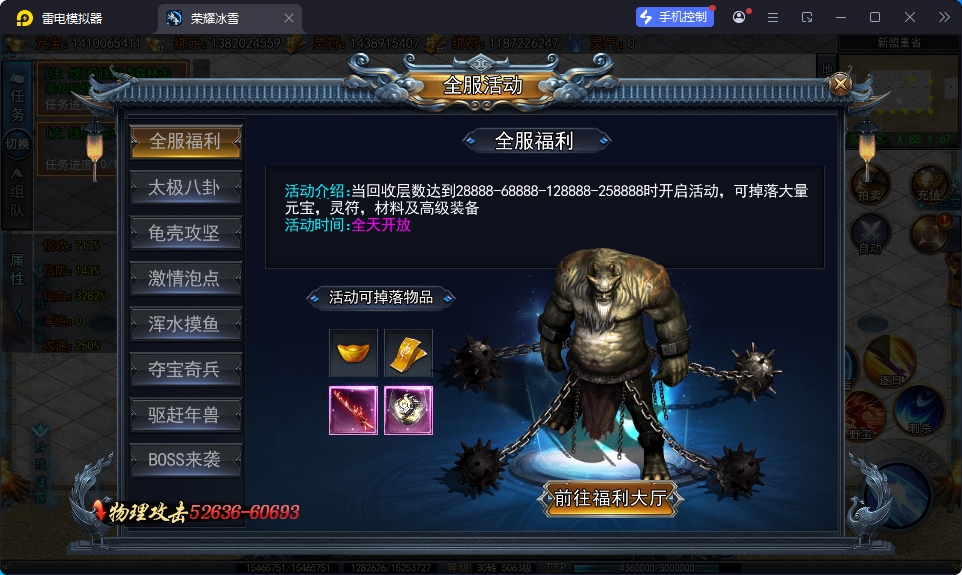
Task: Inspect the red sword drop item
Action: (353, 410)
